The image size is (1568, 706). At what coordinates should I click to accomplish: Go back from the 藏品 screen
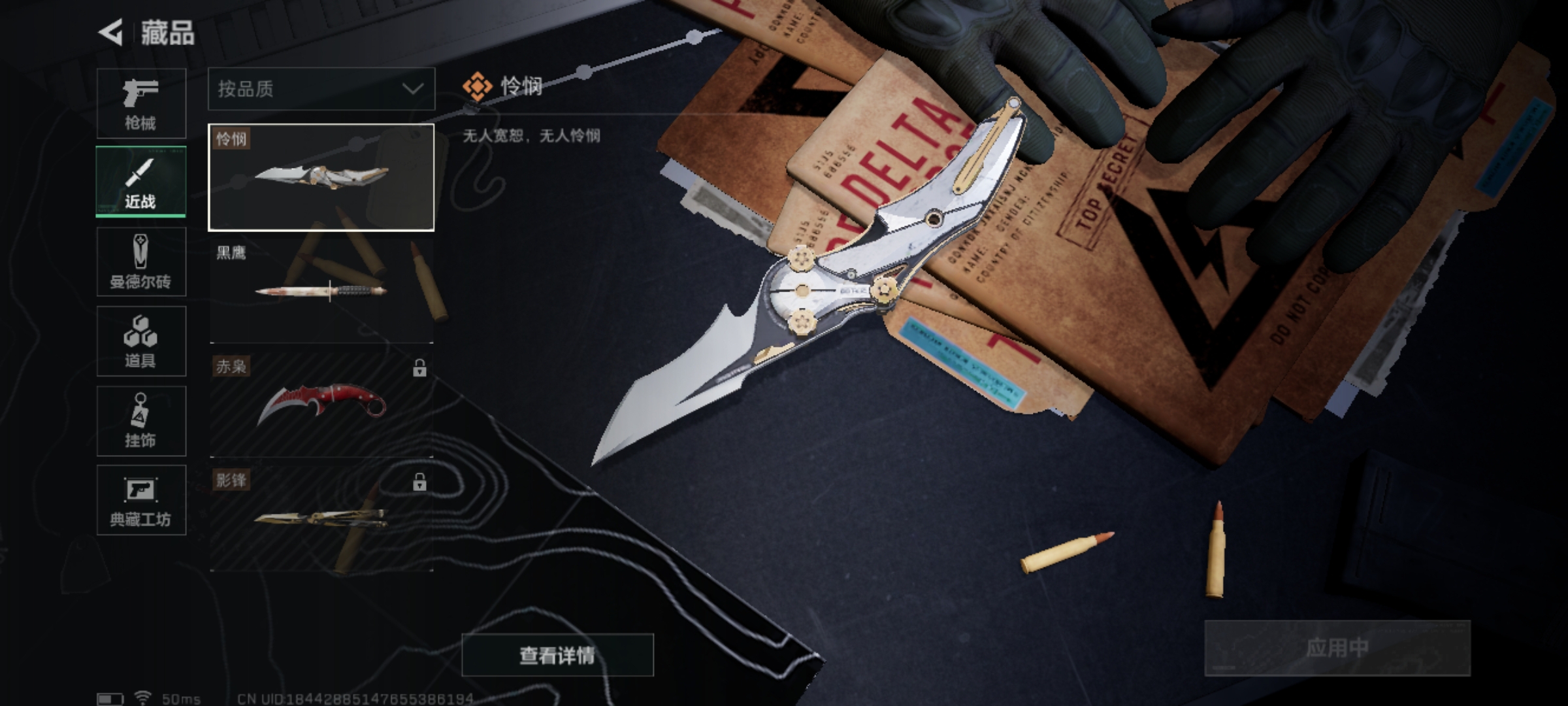click(111, 33)
